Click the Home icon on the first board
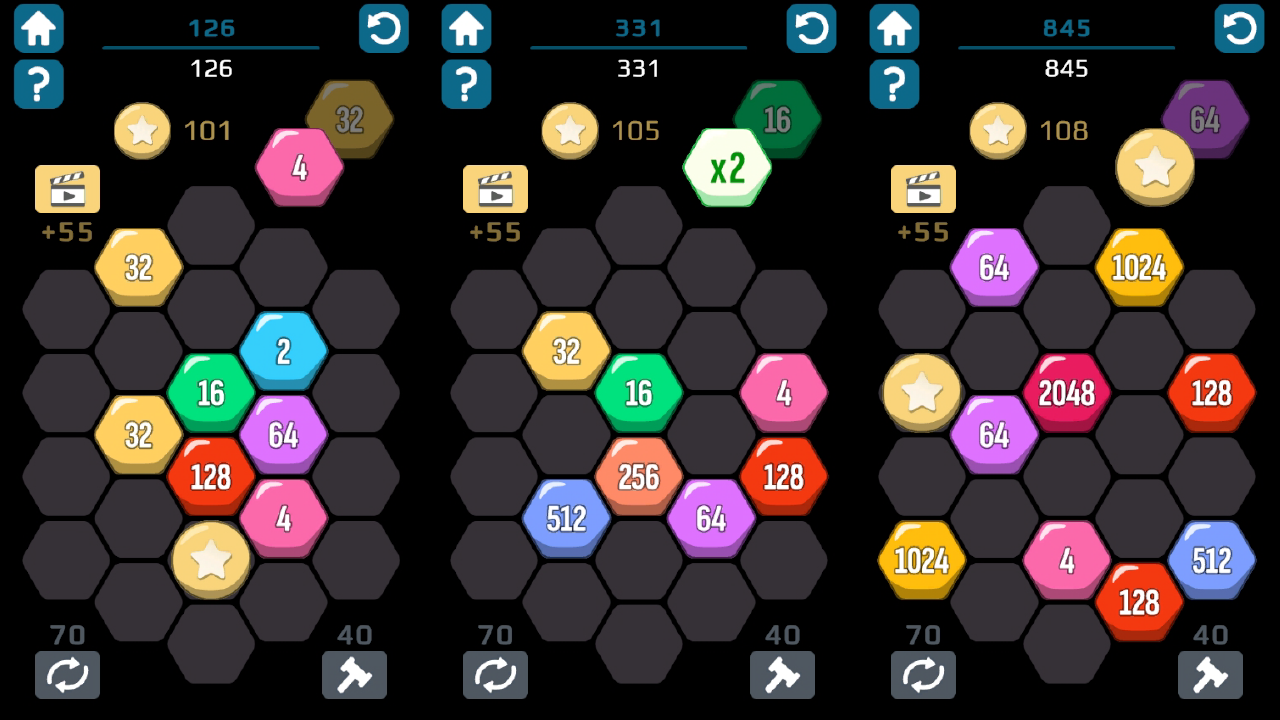Viewport: 1280px width, 720px height. 38,28
